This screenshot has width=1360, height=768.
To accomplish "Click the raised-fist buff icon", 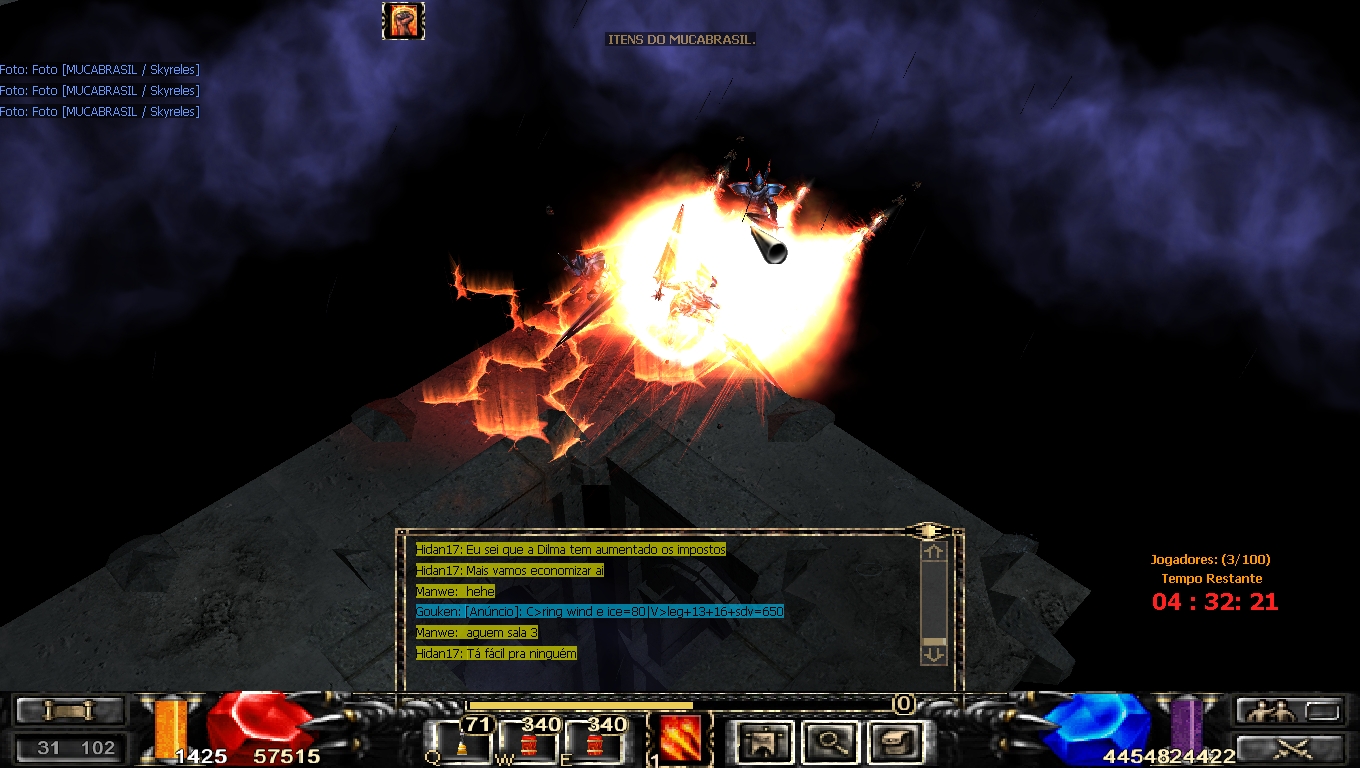I will tap(403, 21).
